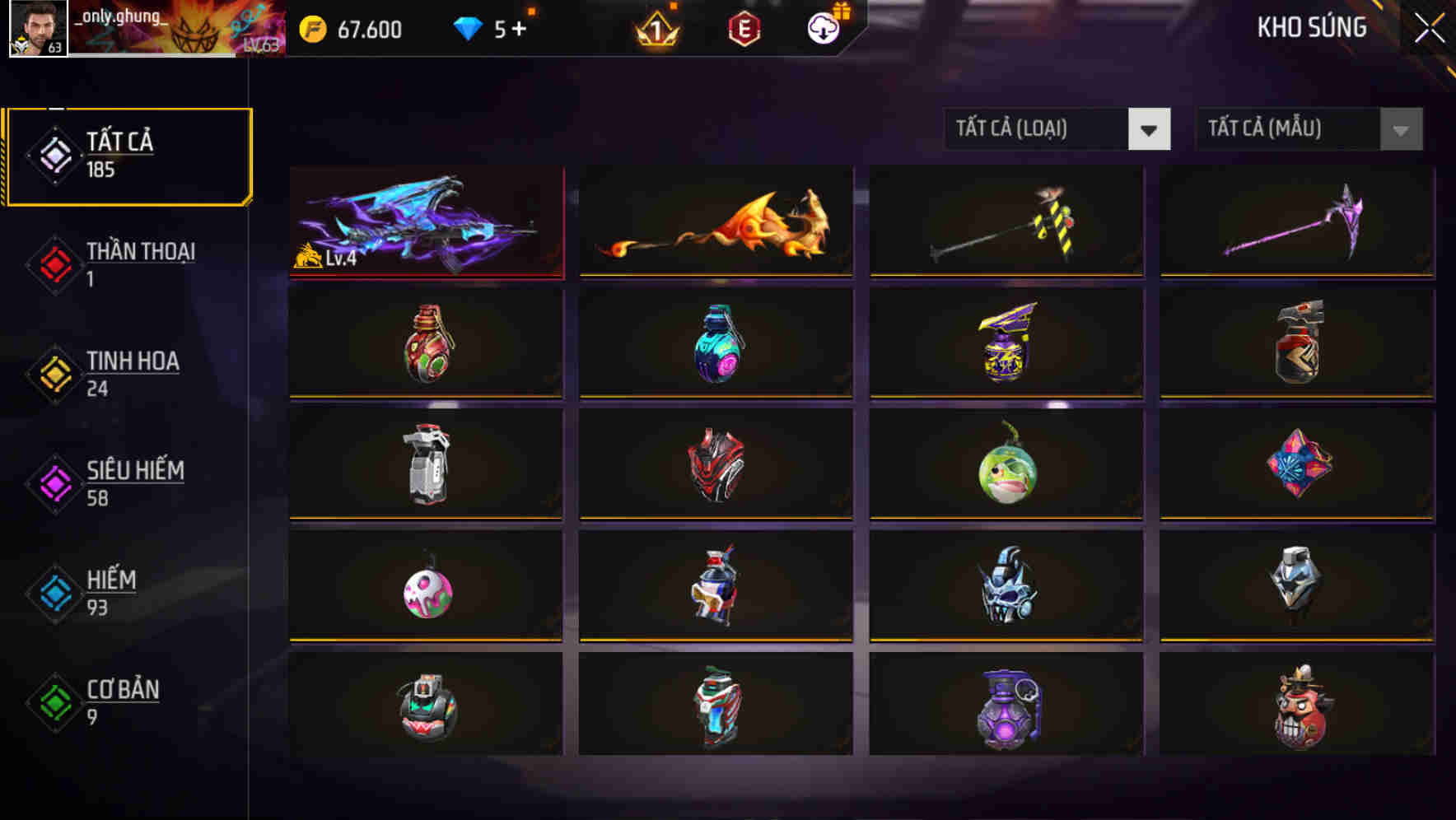The image size is (1456, 820).
Task: Expand the weapon type filter arrow
Action: 1150,130
